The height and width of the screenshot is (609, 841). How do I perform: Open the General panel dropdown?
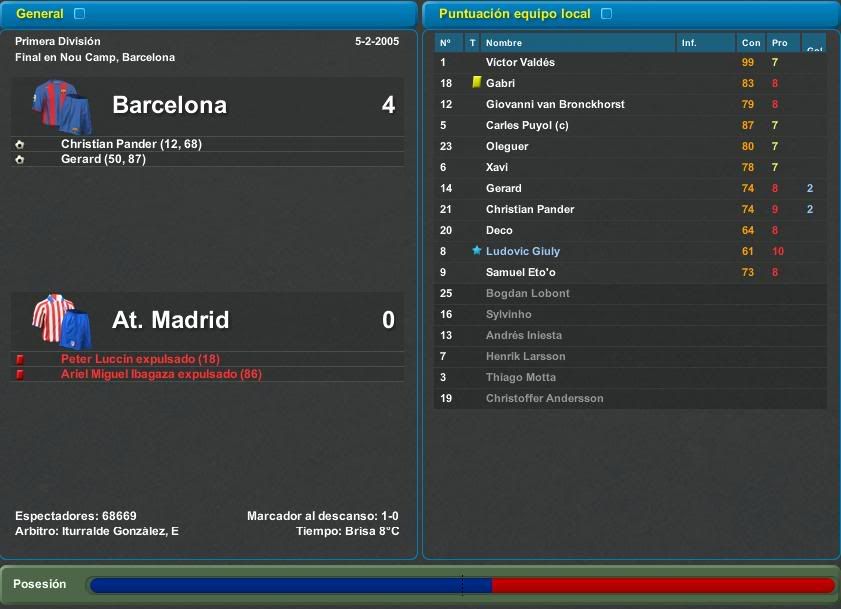80,14
